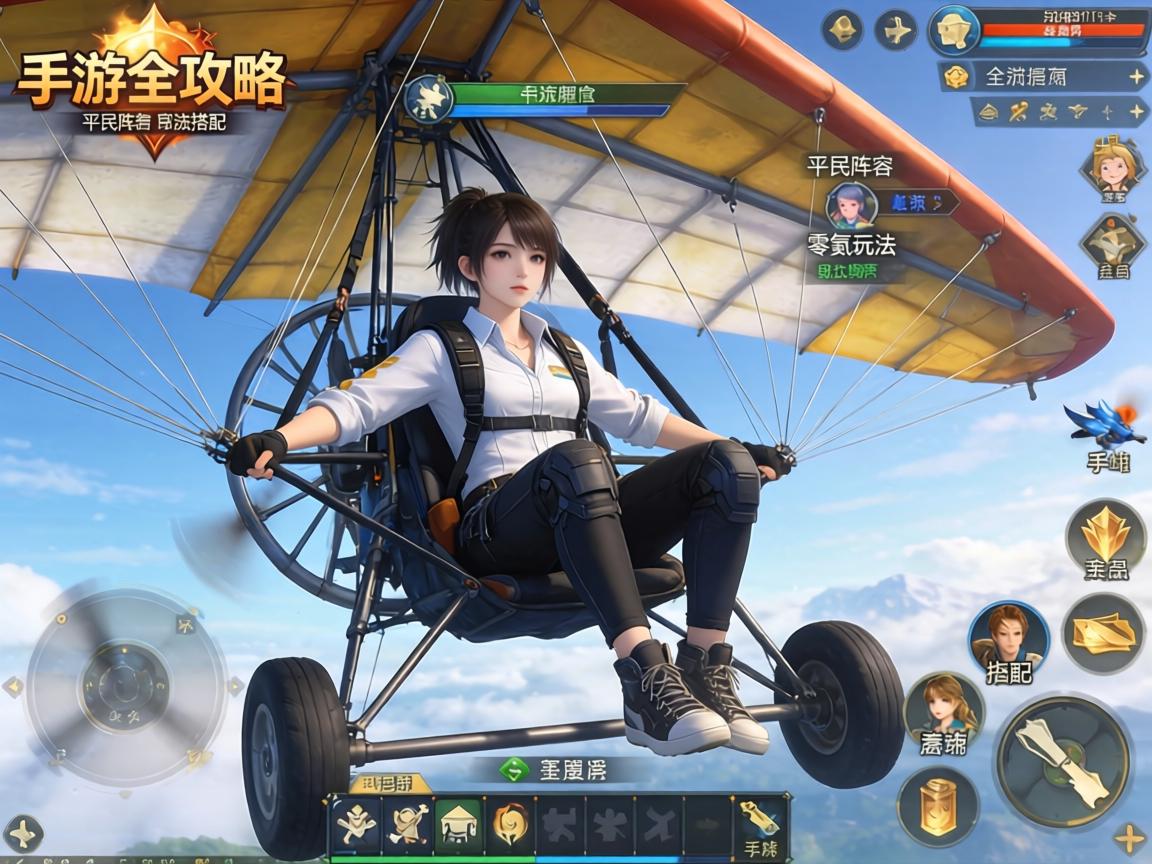Tap the large dagger attack button

click(x=1063, y=762)
